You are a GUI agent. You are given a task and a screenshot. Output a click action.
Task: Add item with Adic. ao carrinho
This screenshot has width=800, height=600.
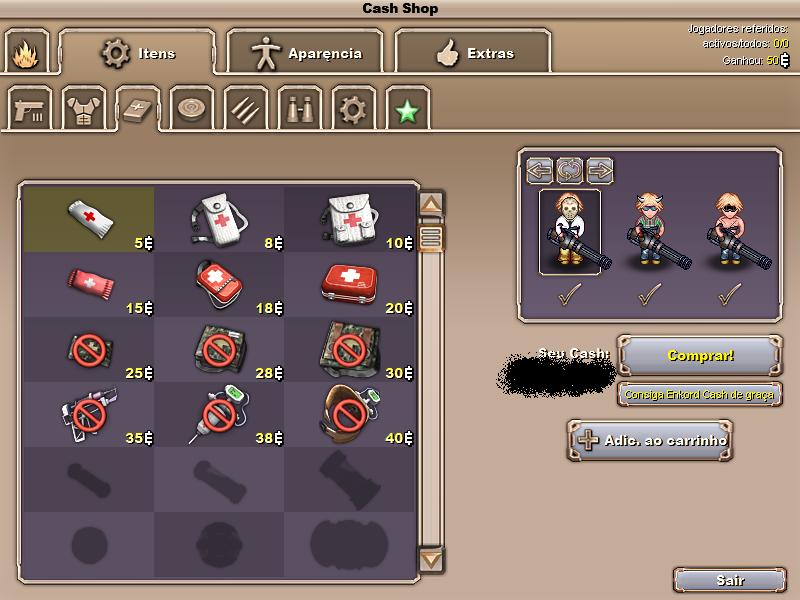pyautogui.click(x=650, y=440)
